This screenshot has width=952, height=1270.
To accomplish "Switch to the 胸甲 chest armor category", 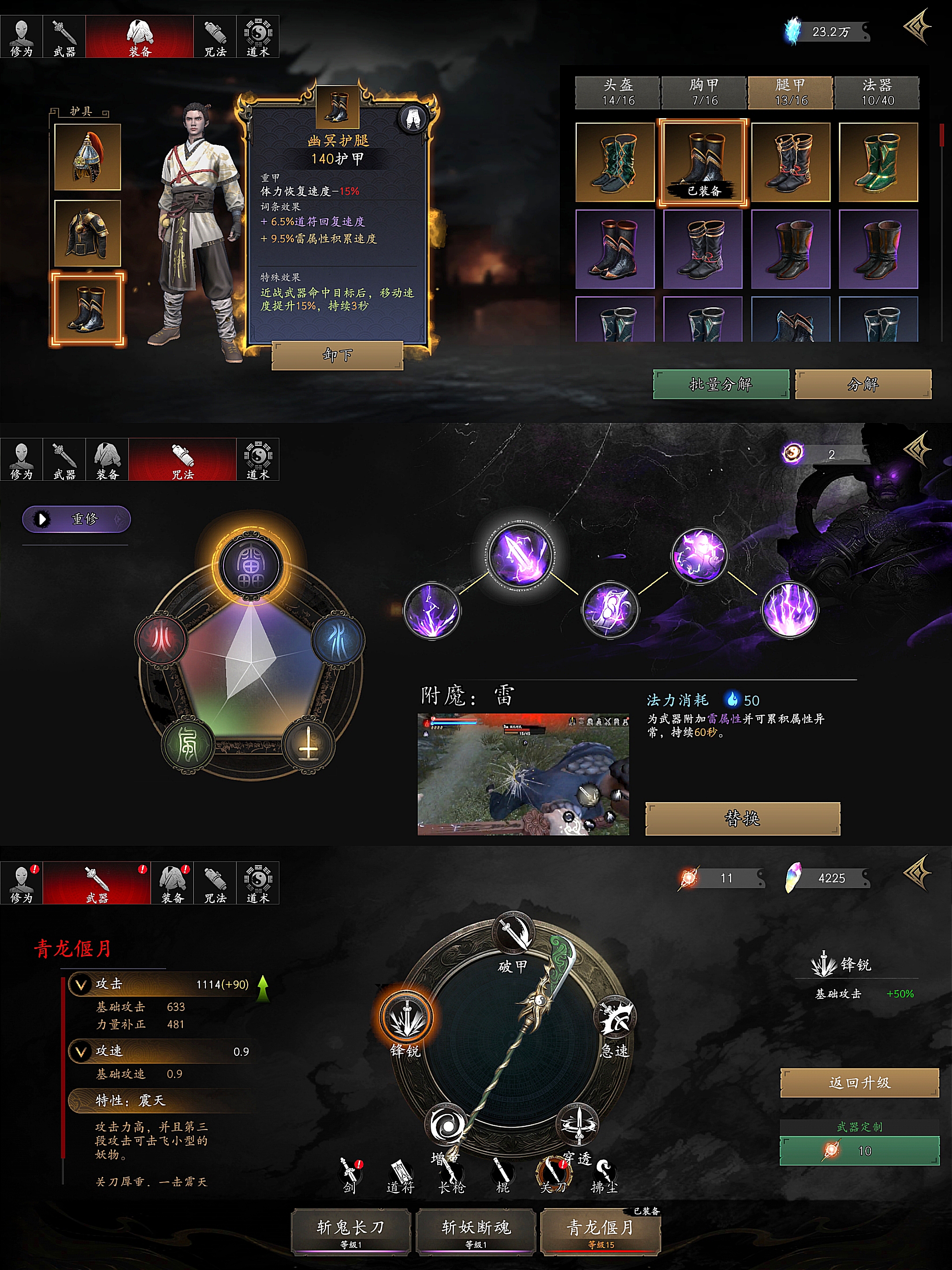I will coord(704,93).
